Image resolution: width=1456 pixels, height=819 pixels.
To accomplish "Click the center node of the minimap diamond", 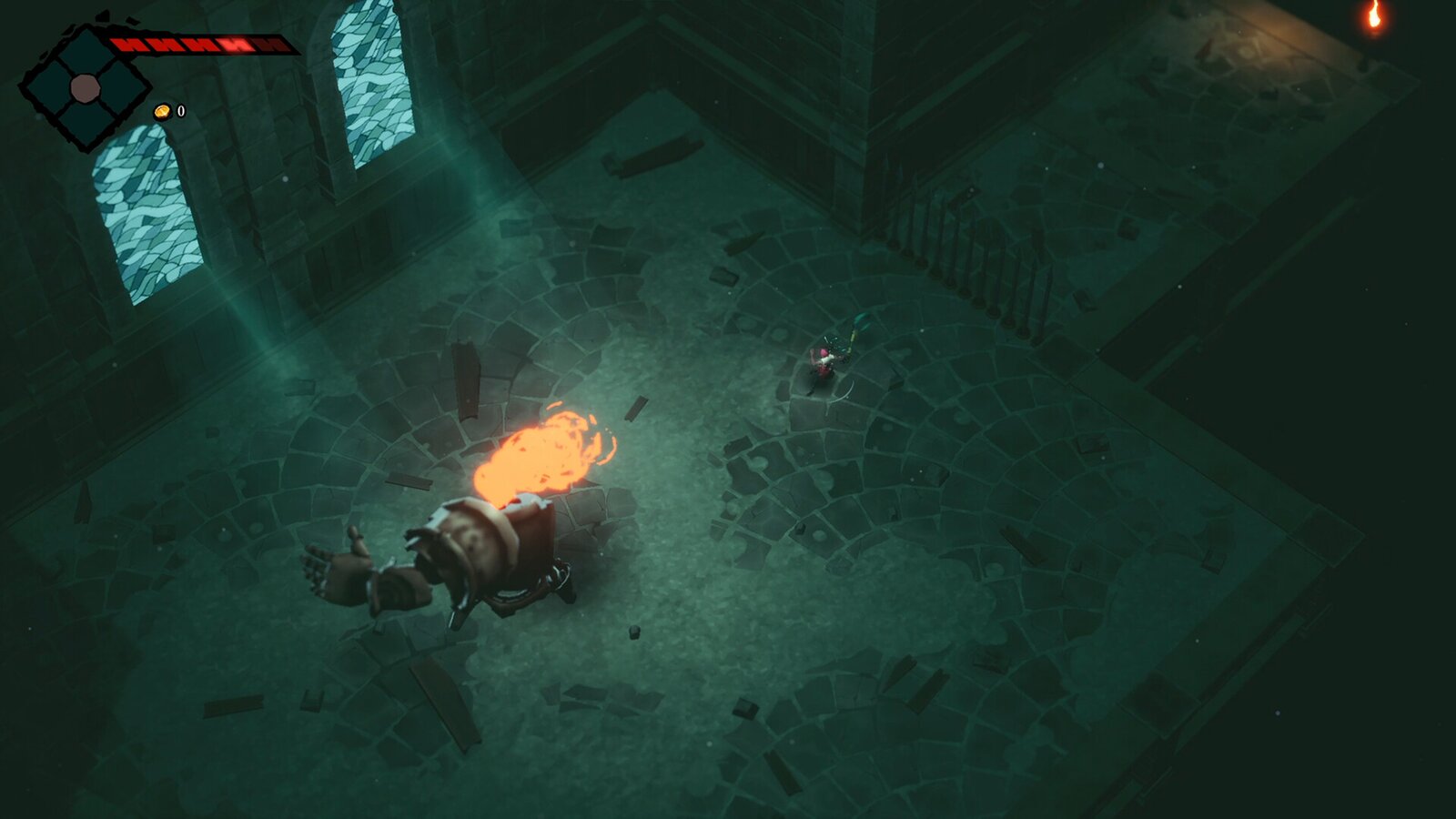I will (86, 89).
